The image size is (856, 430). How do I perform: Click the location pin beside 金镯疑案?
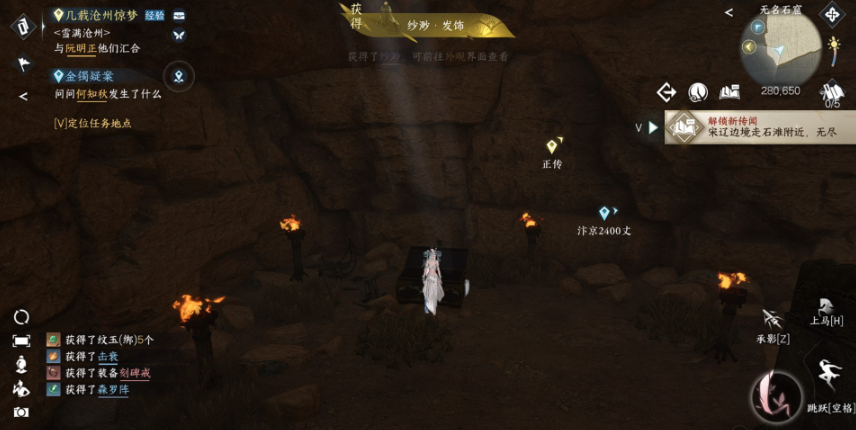[x=179, y=75]
